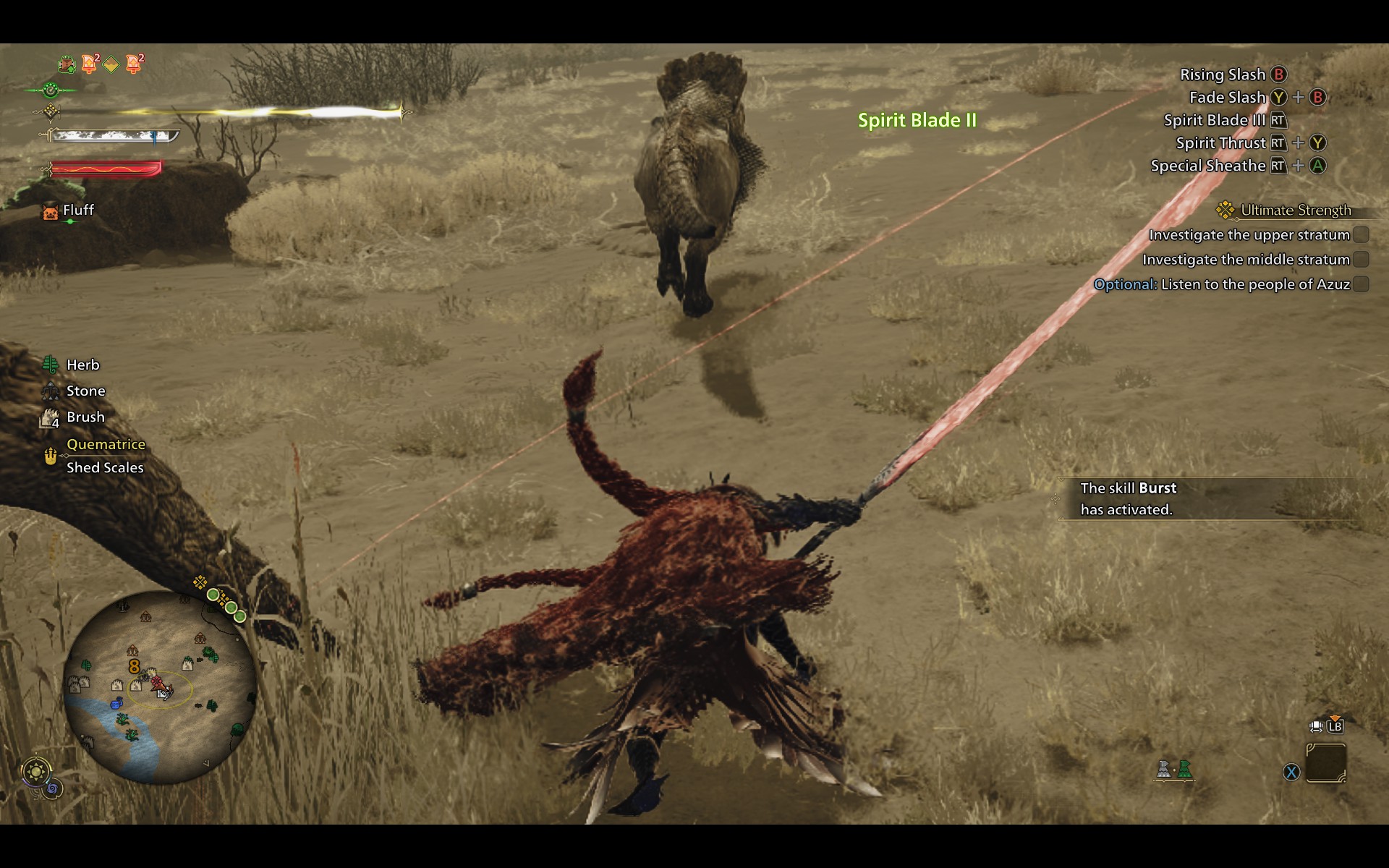This screenshot has width=1389, height=868.
Task: Select the empty item slot box
Action: pos(1327,761)
